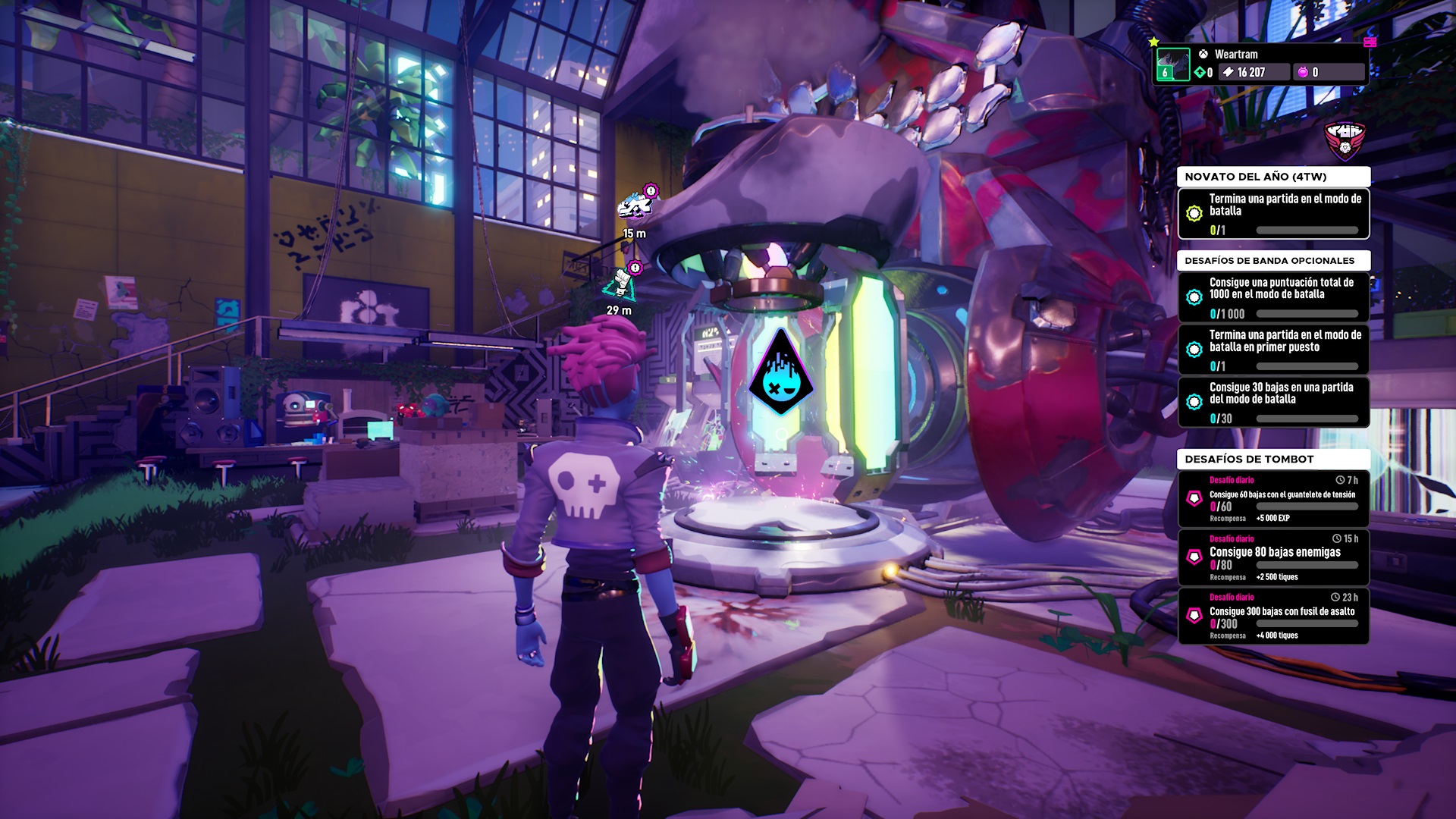Open the Desafíos de Banda Opcionales header
This screenshot has width=1456, height=819.
point(1273,260)
